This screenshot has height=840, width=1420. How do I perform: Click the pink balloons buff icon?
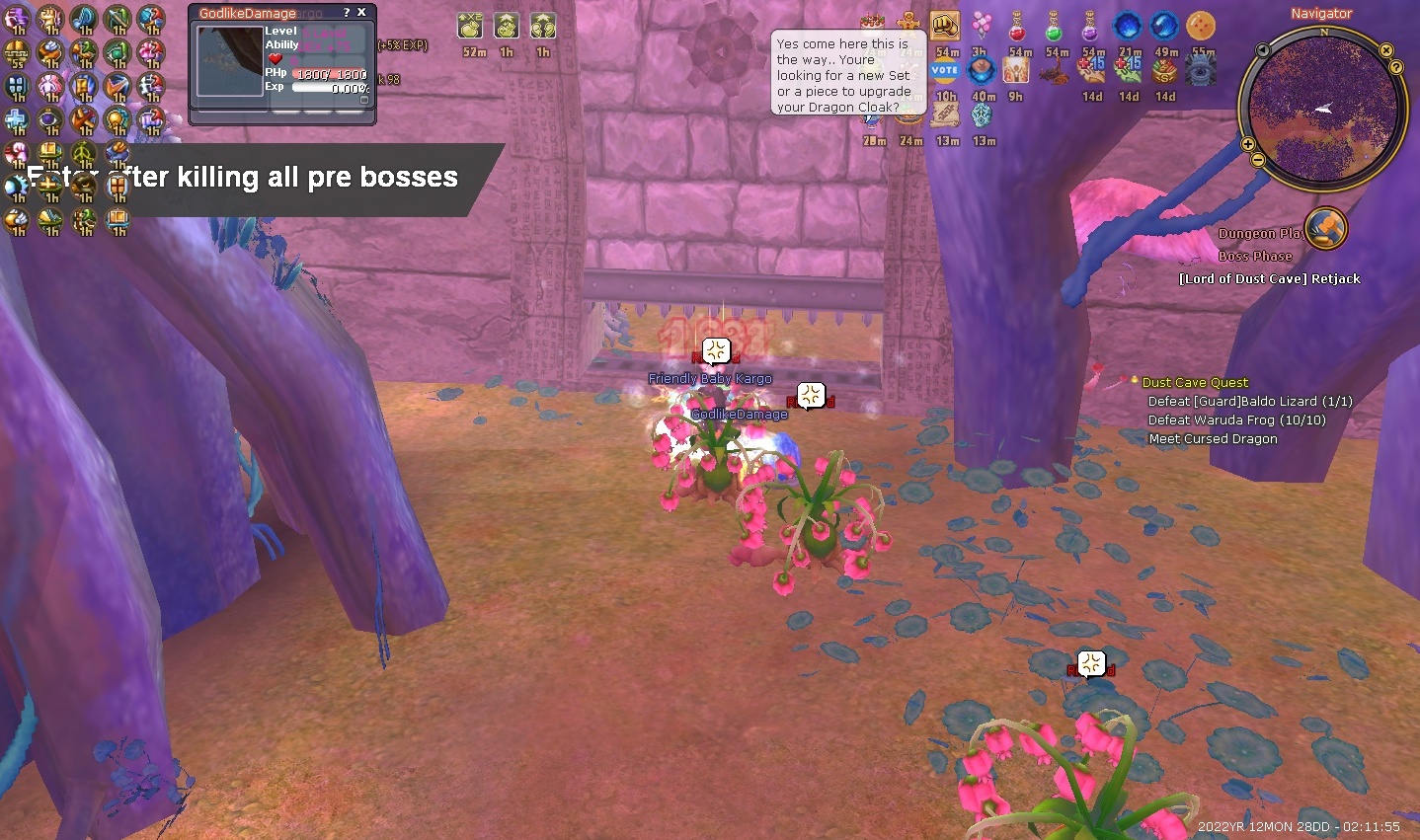coord(981,26)
